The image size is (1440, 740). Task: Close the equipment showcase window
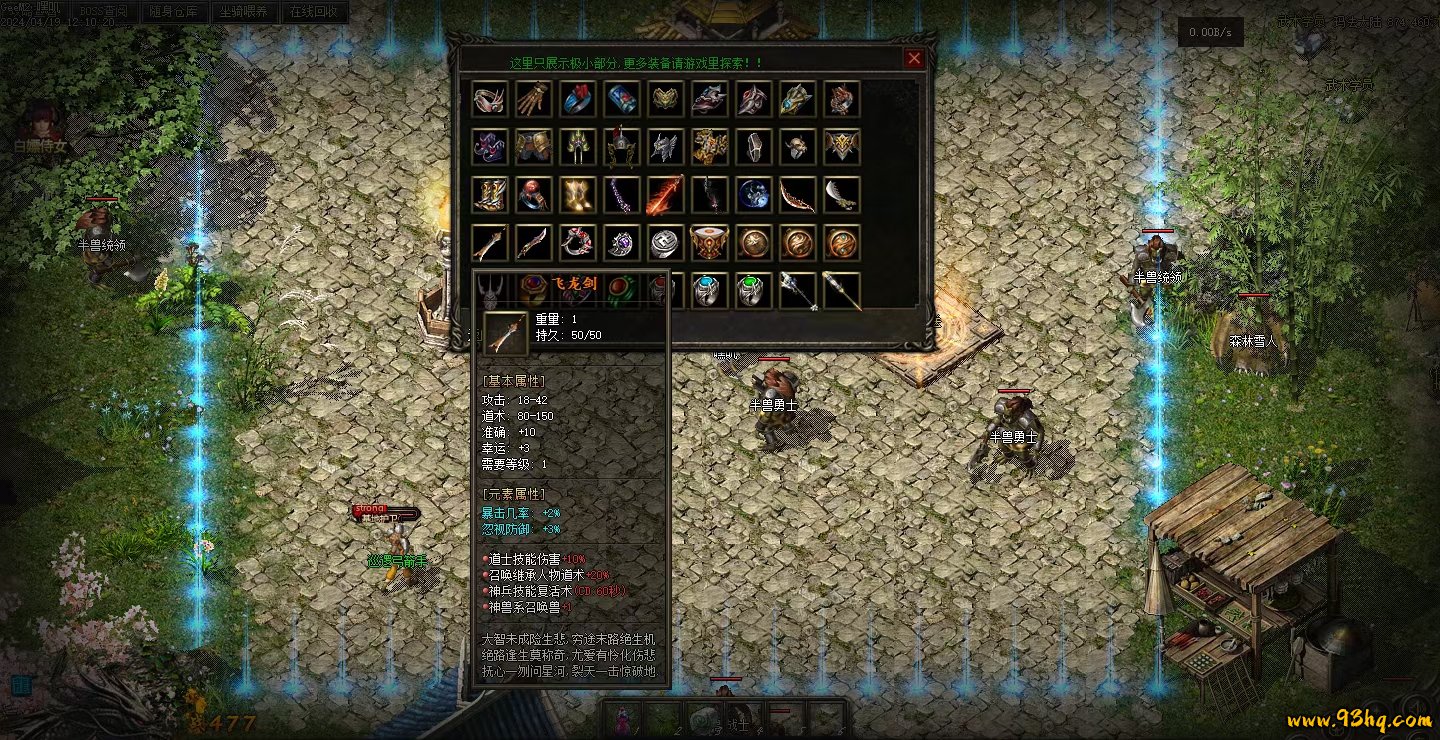click(914, 59)
